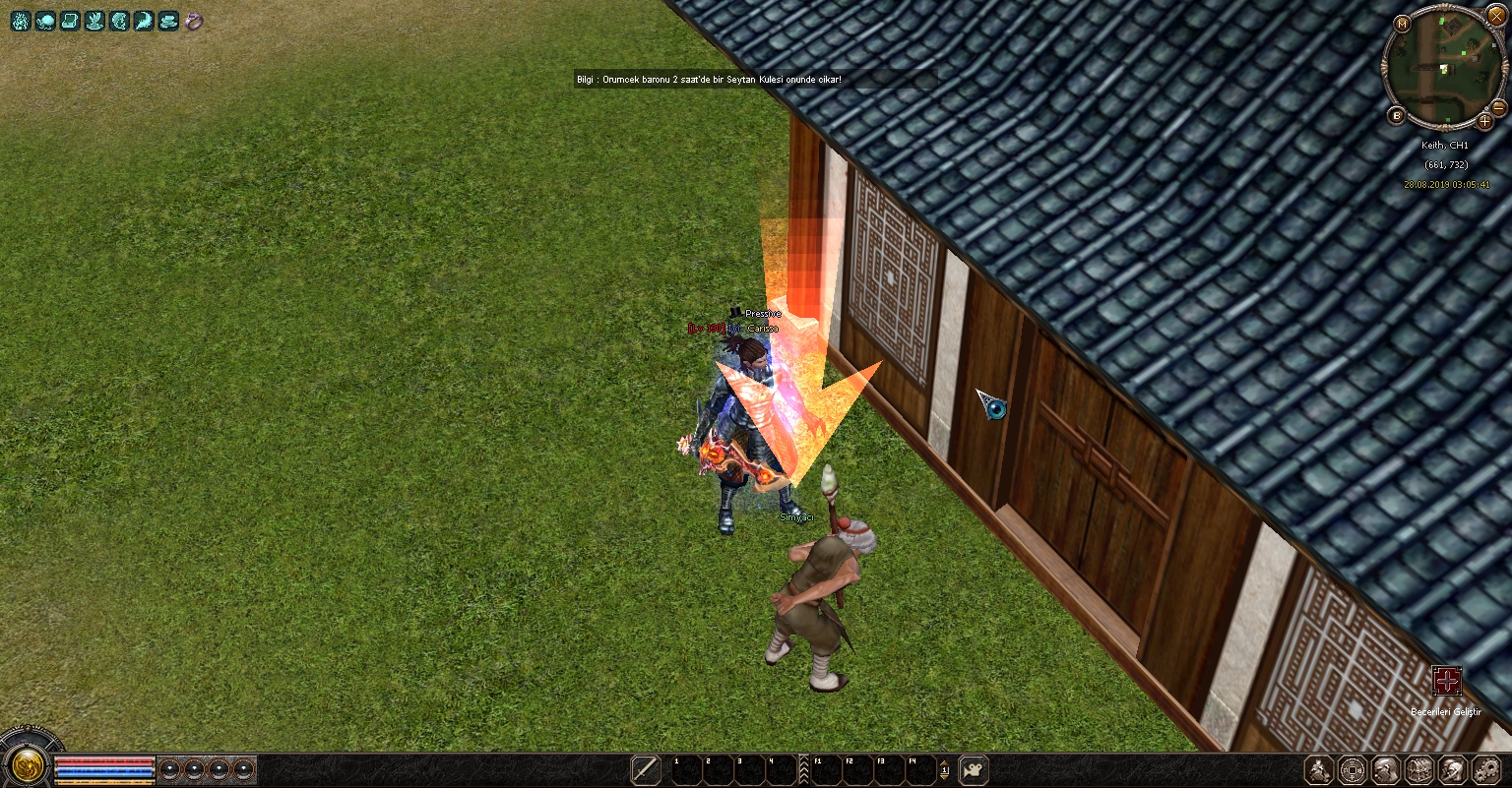Click the treasure chest buff icon
1512x788 pixels.
point(70,21)
